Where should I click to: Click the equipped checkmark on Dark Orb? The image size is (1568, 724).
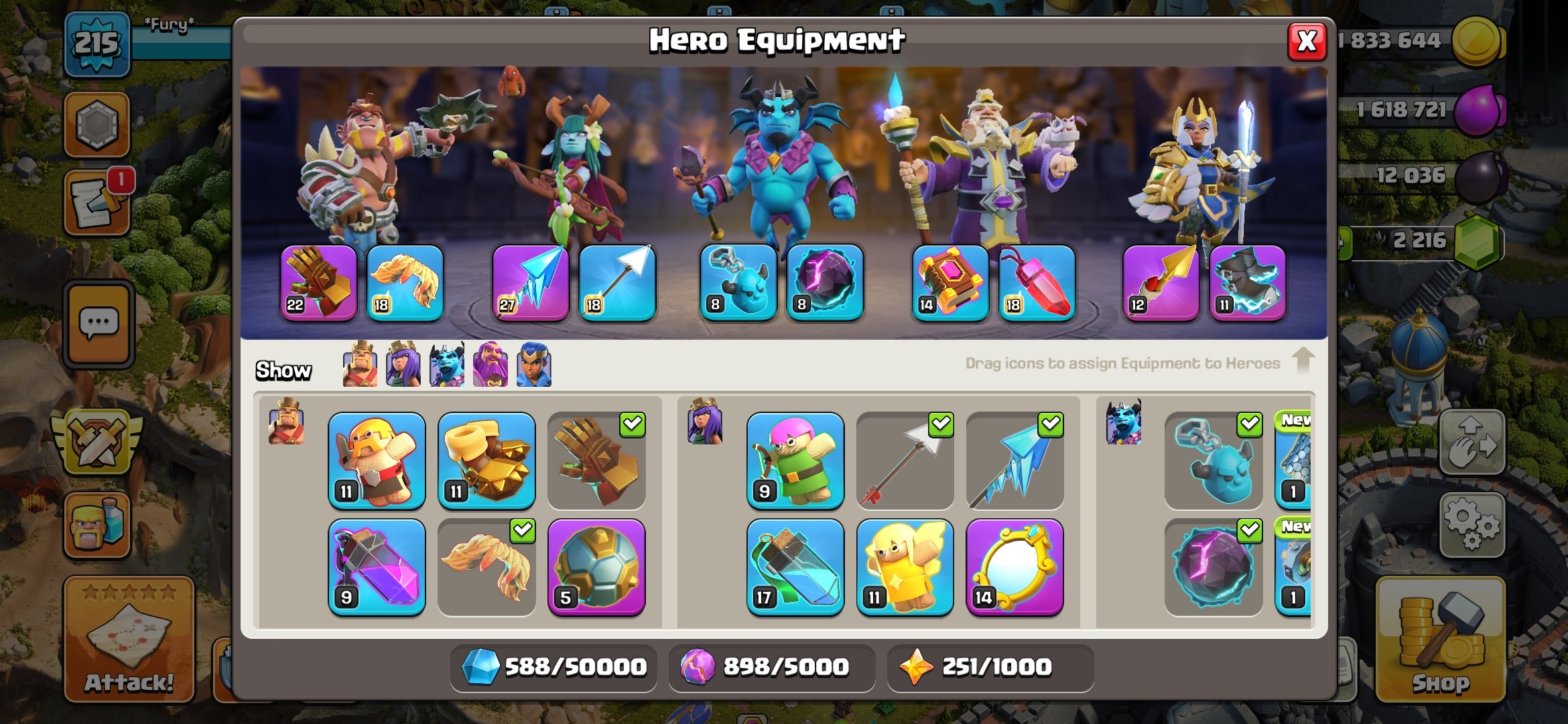[x=1248, y=532]
